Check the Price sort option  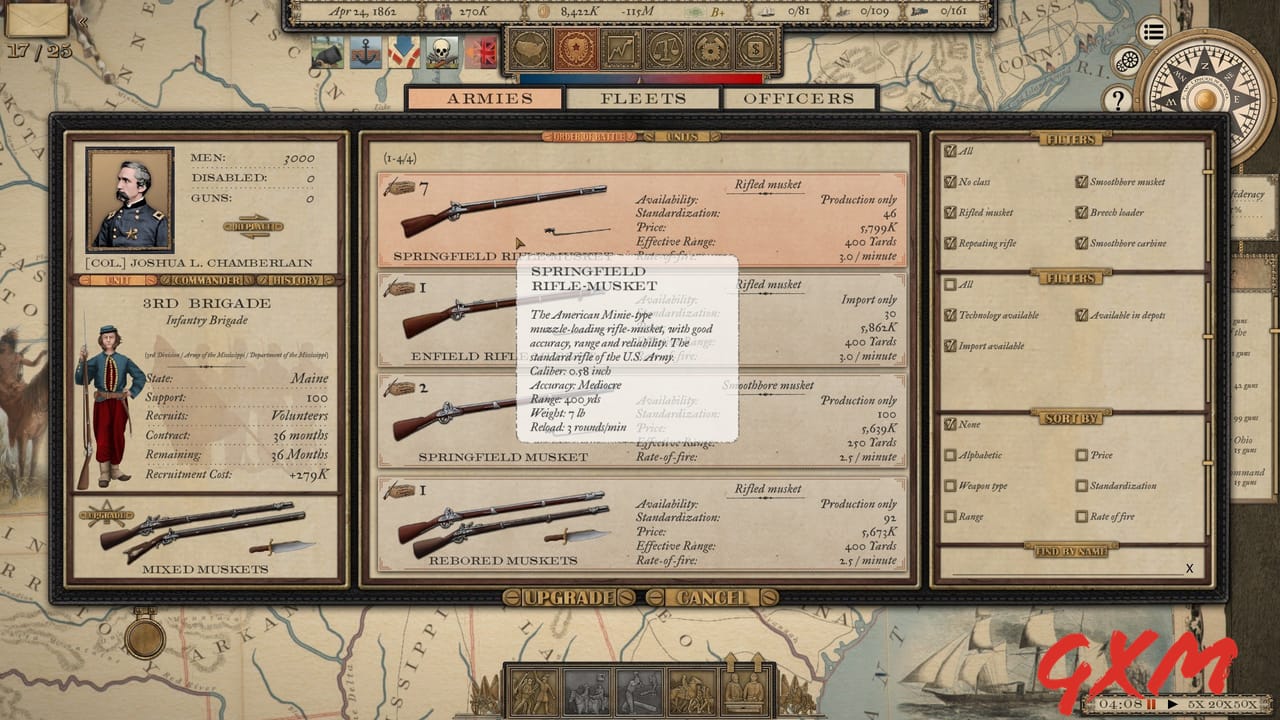1082,455
